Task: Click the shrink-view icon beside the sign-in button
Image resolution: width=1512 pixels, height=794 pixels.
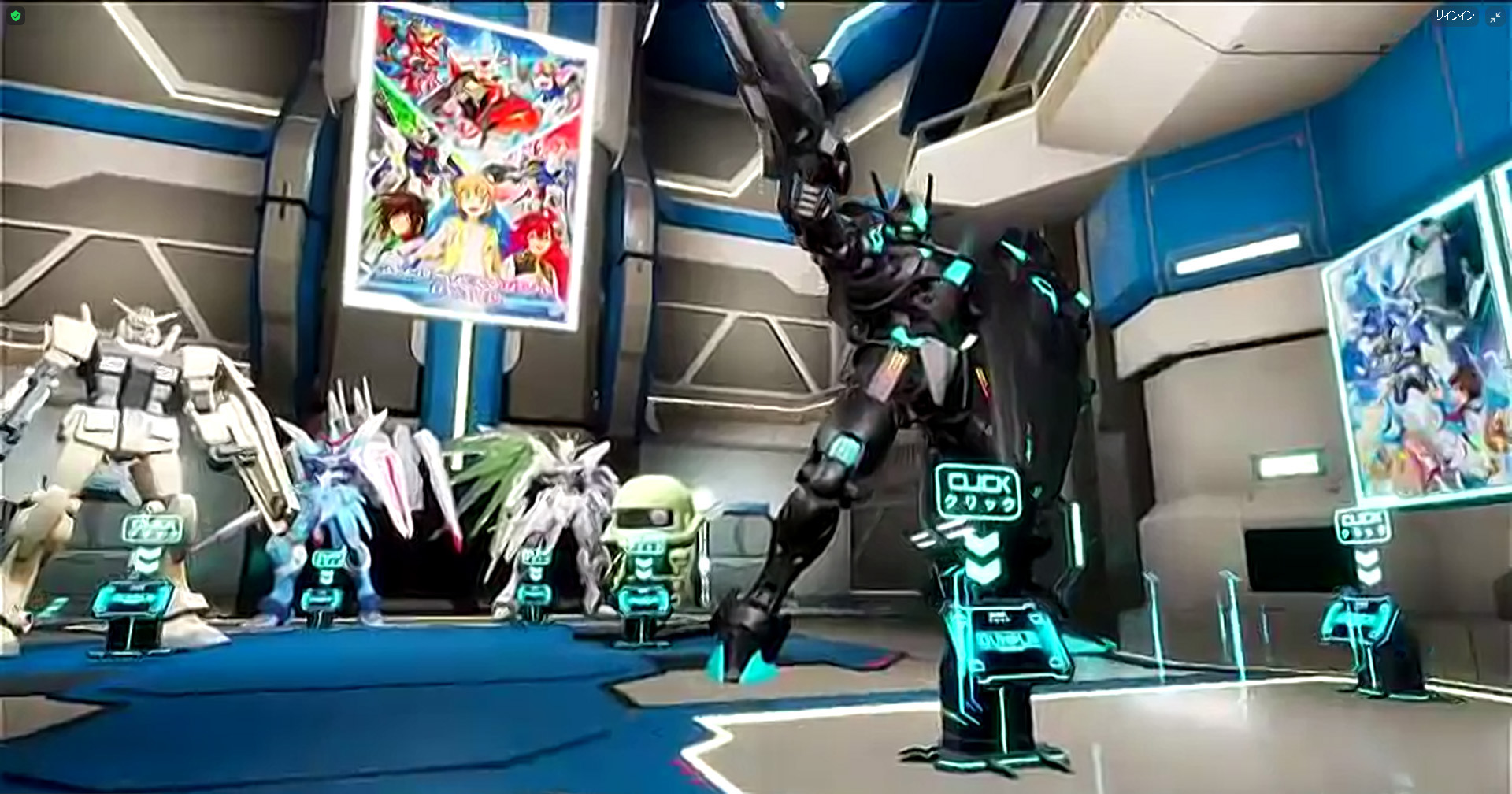Action: pyautogui.click(x=1495, y=15)
